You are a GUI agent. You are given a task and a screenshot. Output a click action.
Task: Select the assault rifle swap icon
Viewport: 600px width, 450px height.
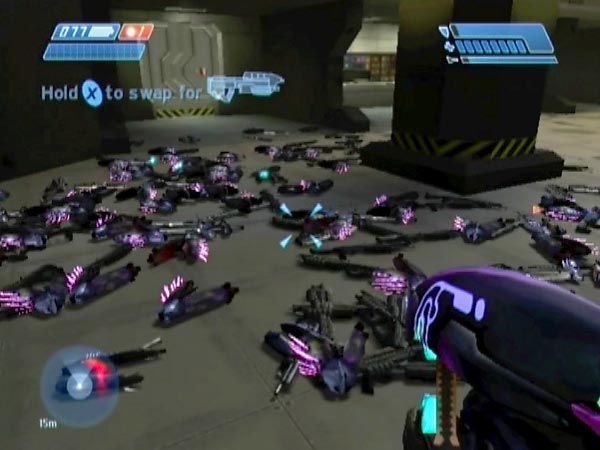pos(245,86)
